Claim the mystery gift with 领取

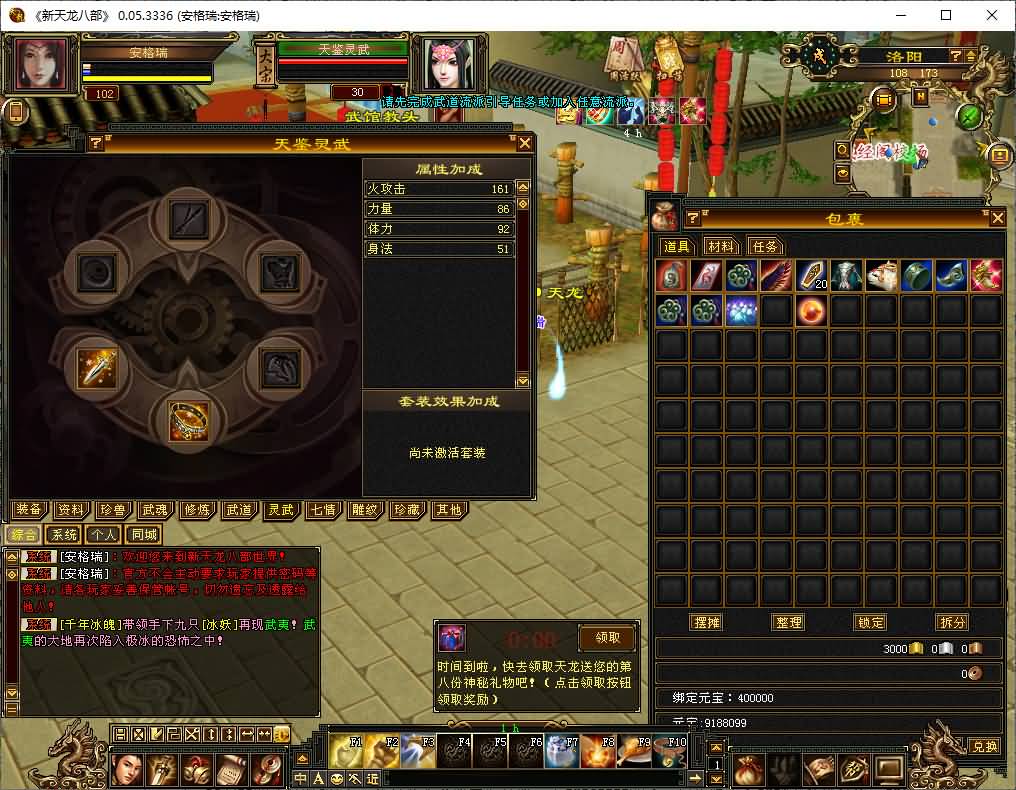pyautogui.click(x=607, y=637)
